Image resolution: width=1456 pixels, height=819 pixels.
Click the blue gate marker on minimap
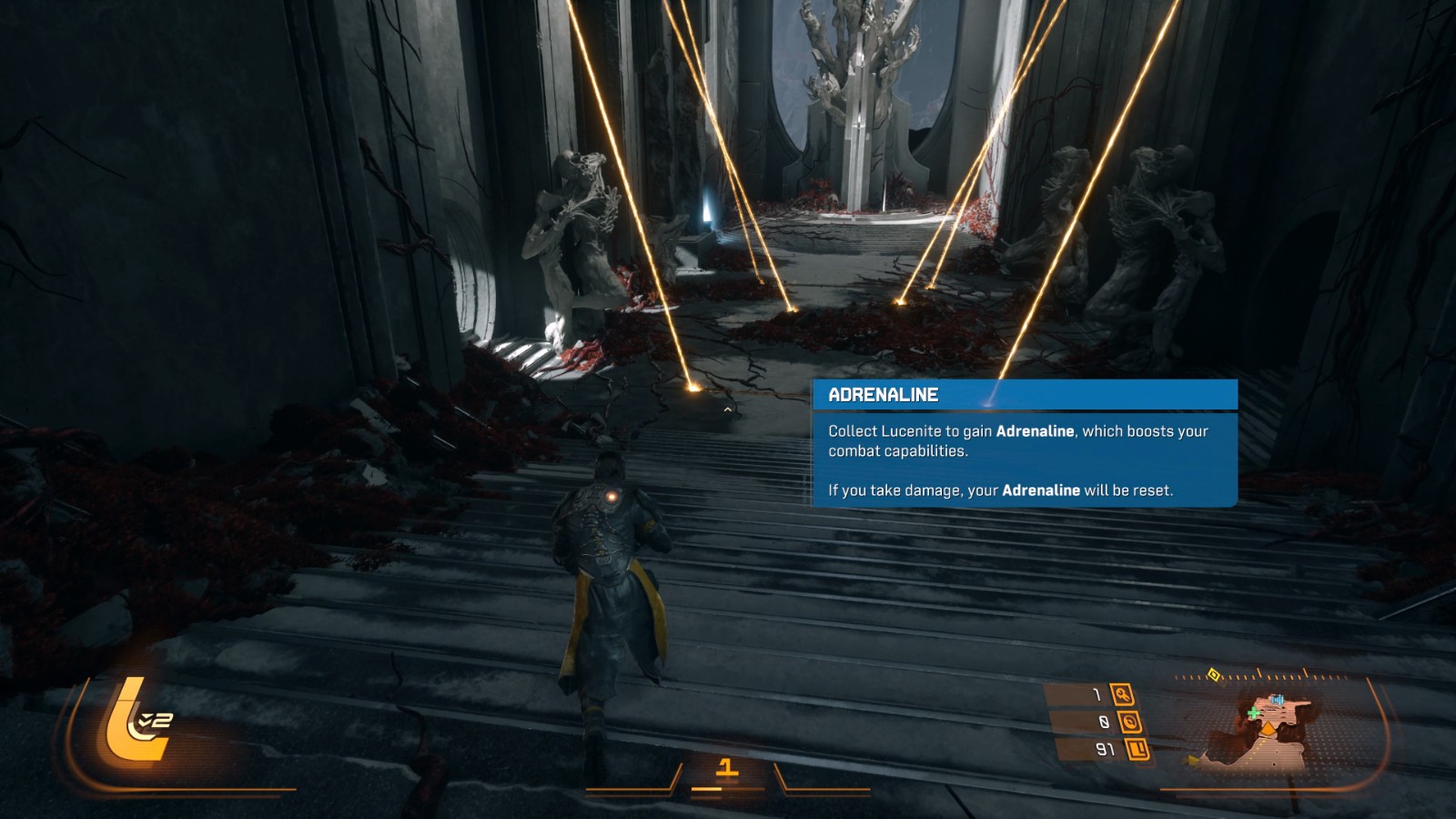click(x=1277, y=700)
